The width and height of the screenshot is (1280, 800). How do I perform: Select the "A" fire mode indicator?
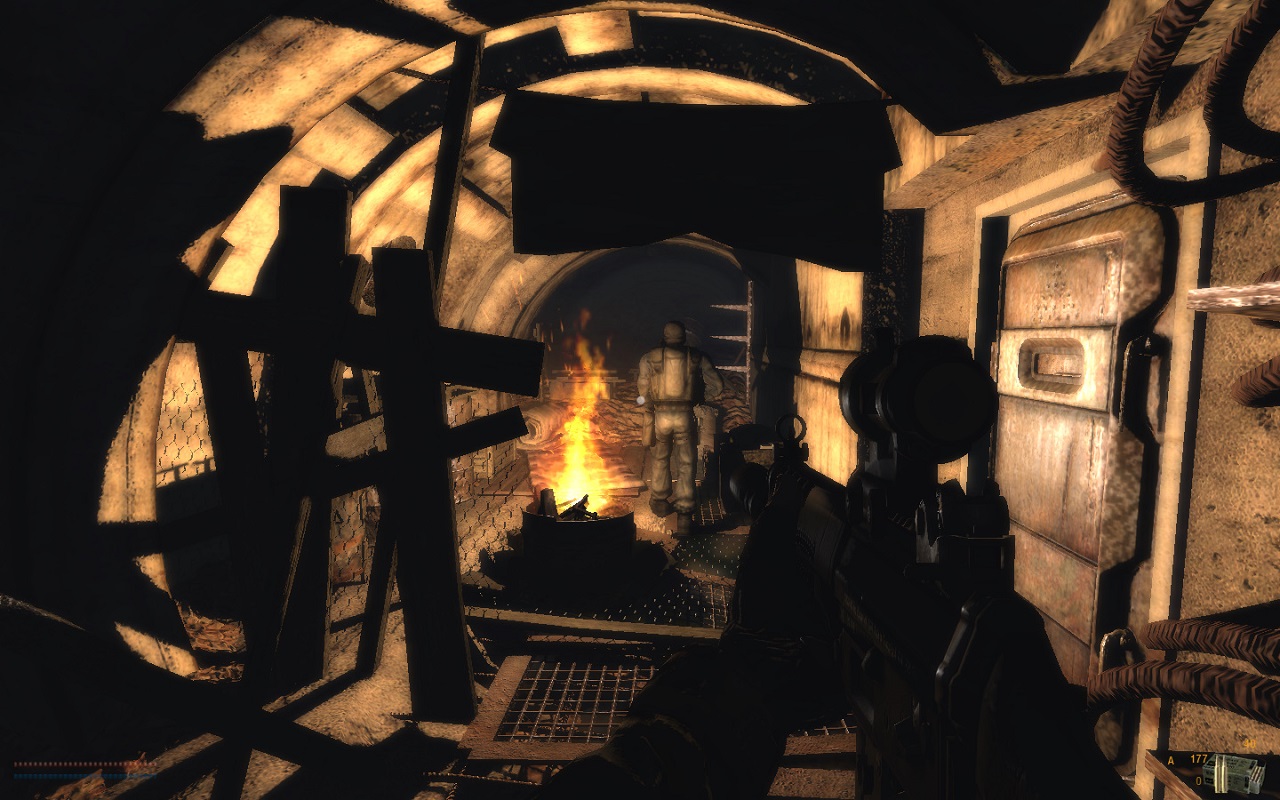[x=1173, y=762]
